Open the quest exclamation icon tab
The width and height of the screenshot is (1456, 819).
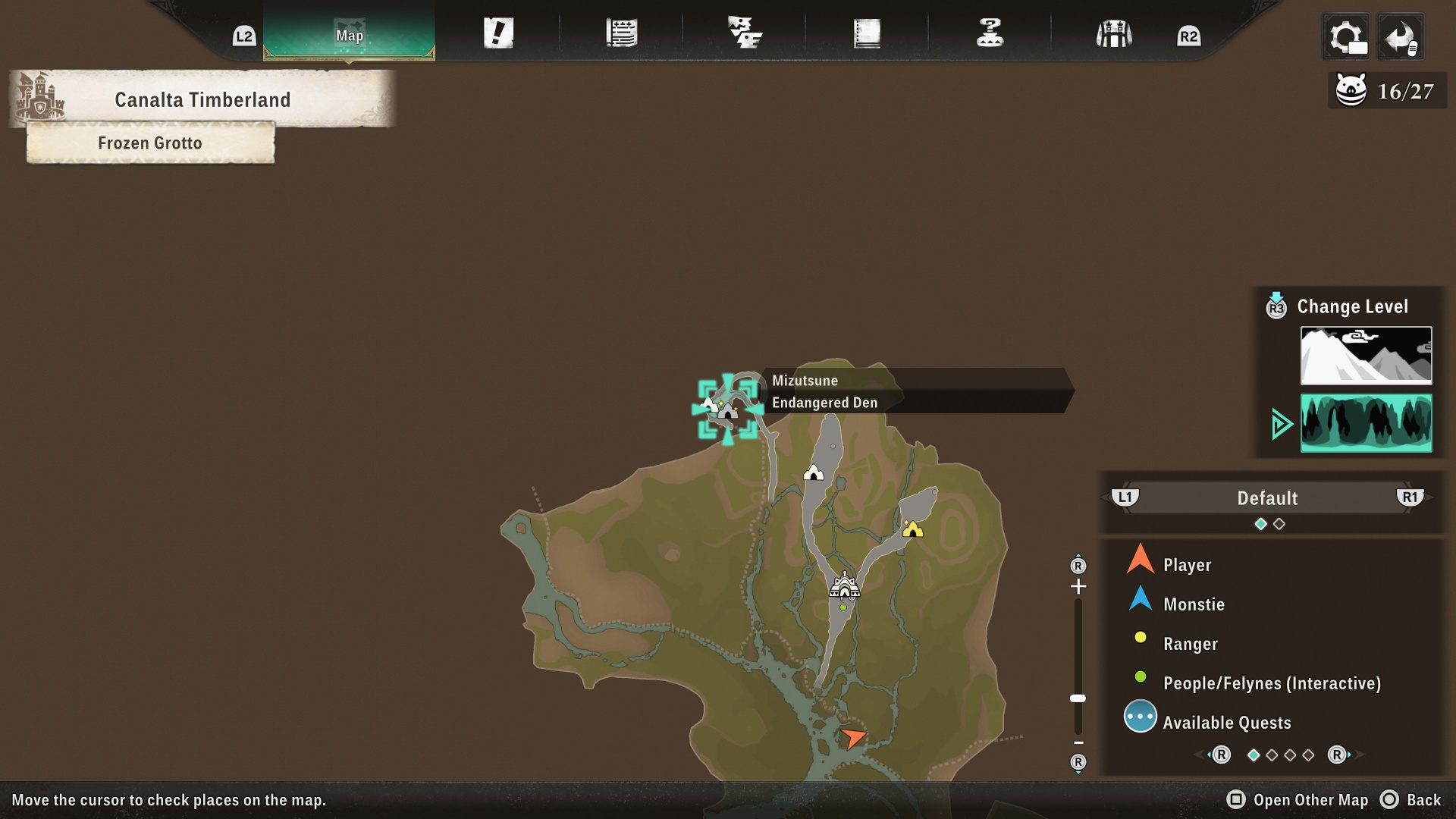point(498,32)
